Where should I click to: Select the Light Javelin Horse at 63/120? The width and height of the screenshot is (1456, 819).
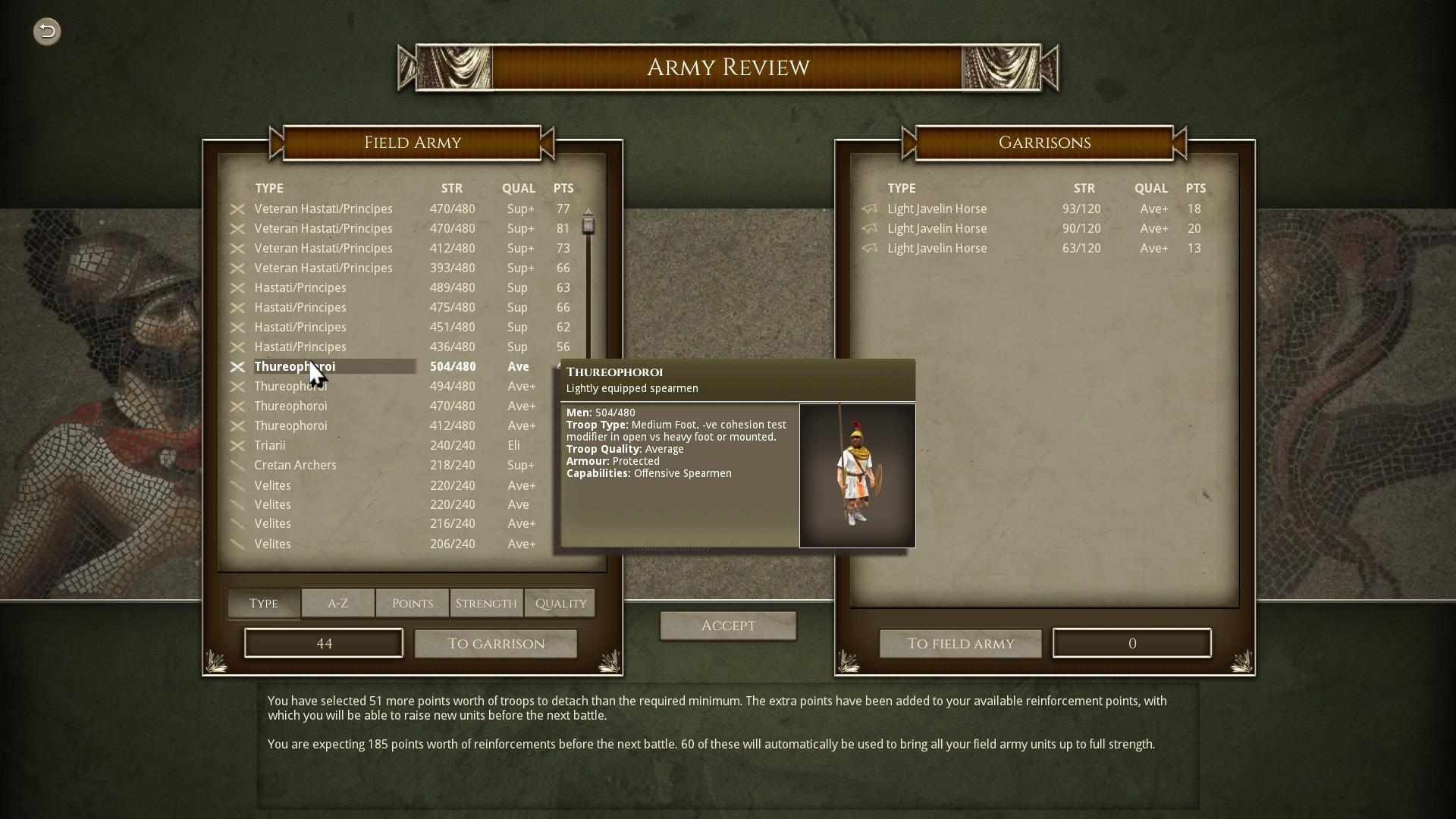click(937, 249)
